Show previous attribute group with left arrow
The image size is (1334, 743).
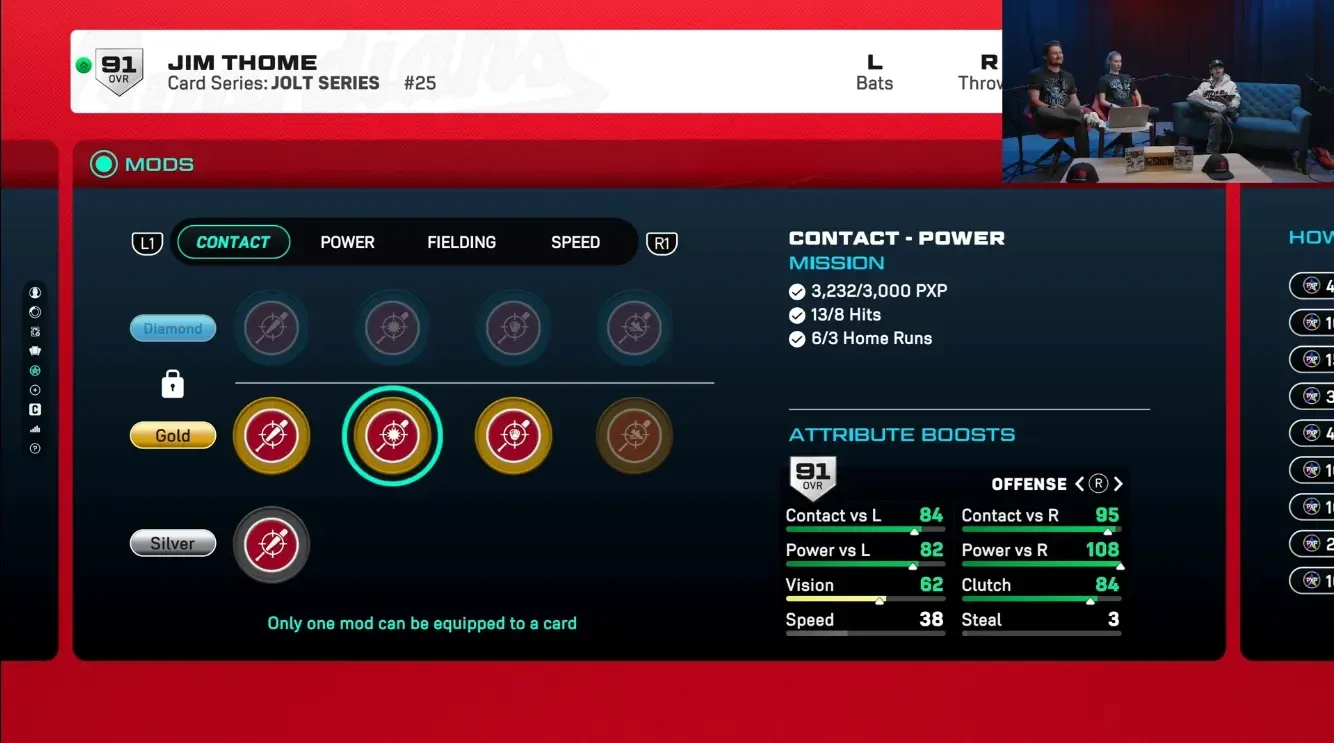1080,484
